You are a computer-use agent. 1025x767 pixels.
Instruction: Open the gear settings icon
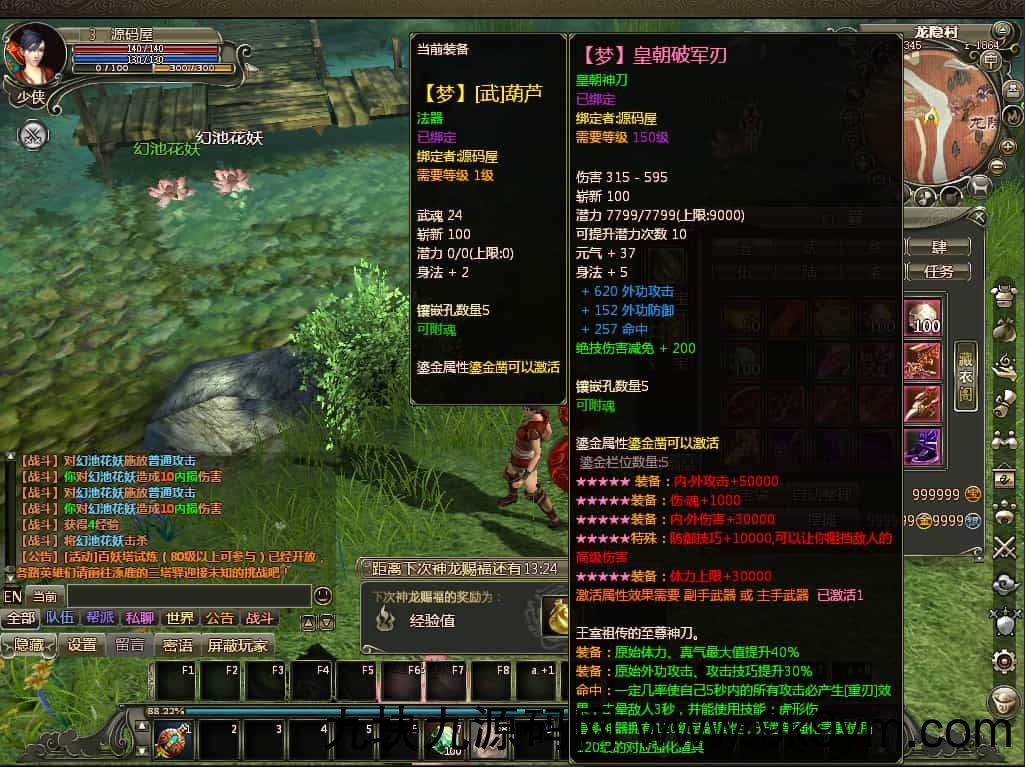pyautogui.click(x=1004, y=661)
